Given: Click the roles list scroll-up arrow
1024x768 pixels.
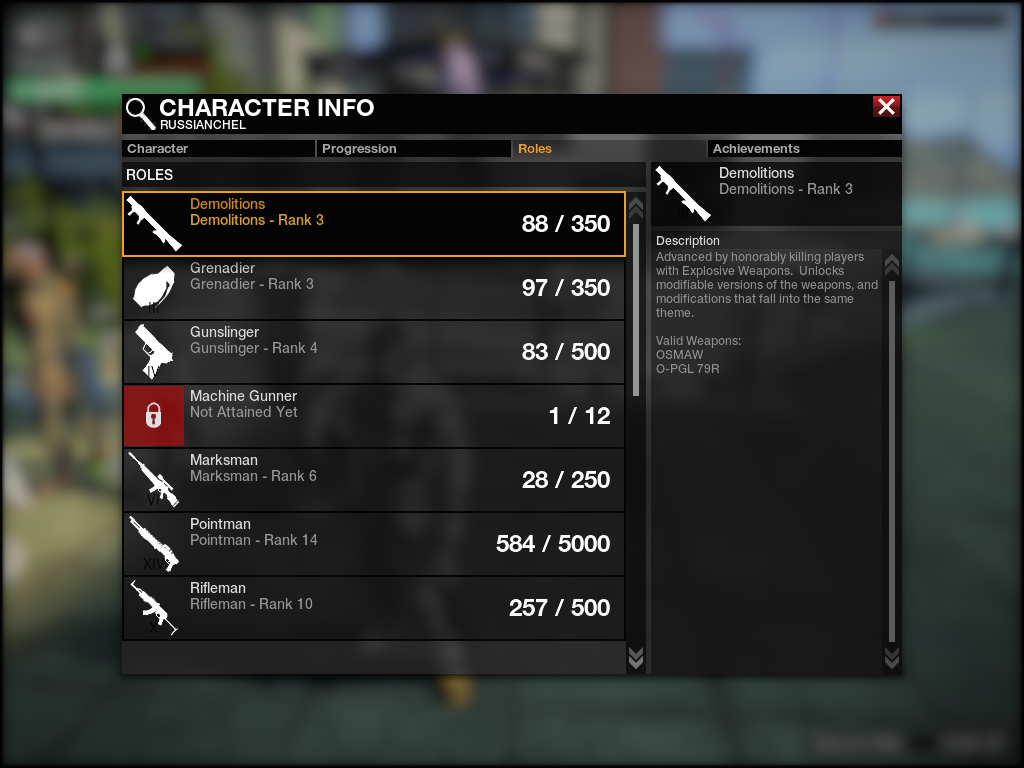Looking at the screenshot, I should click(635, 208).
